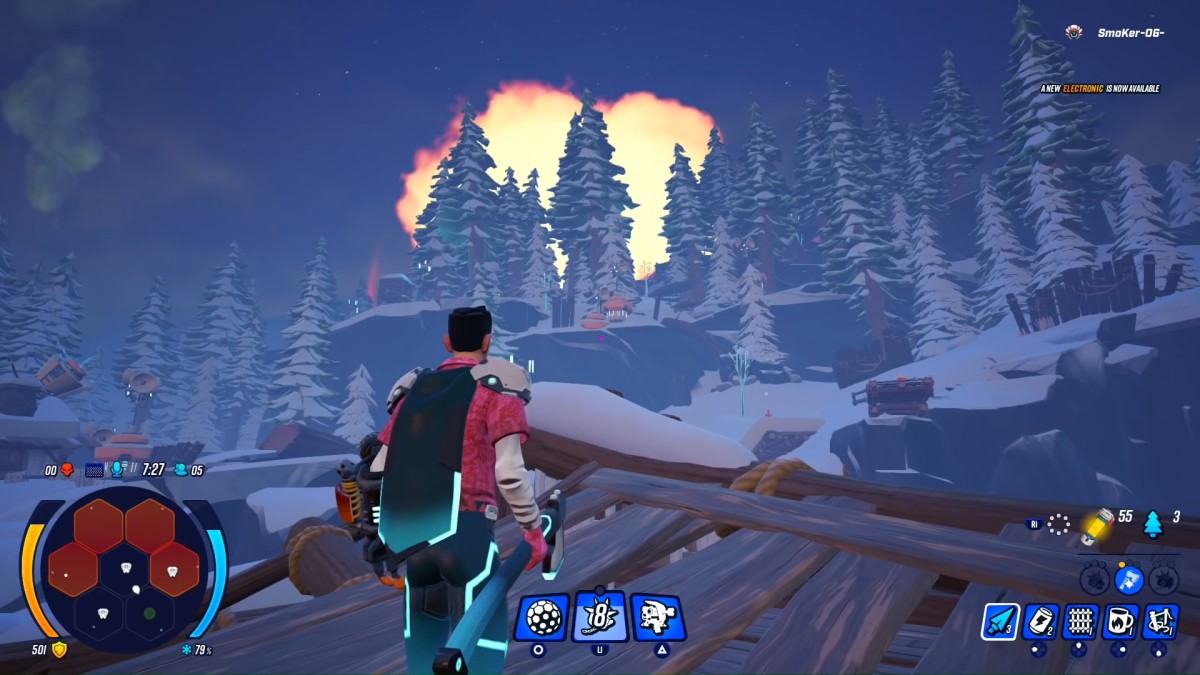
Task: Click the blue pine tree resource icon
Action: (x=1153, y=522)
